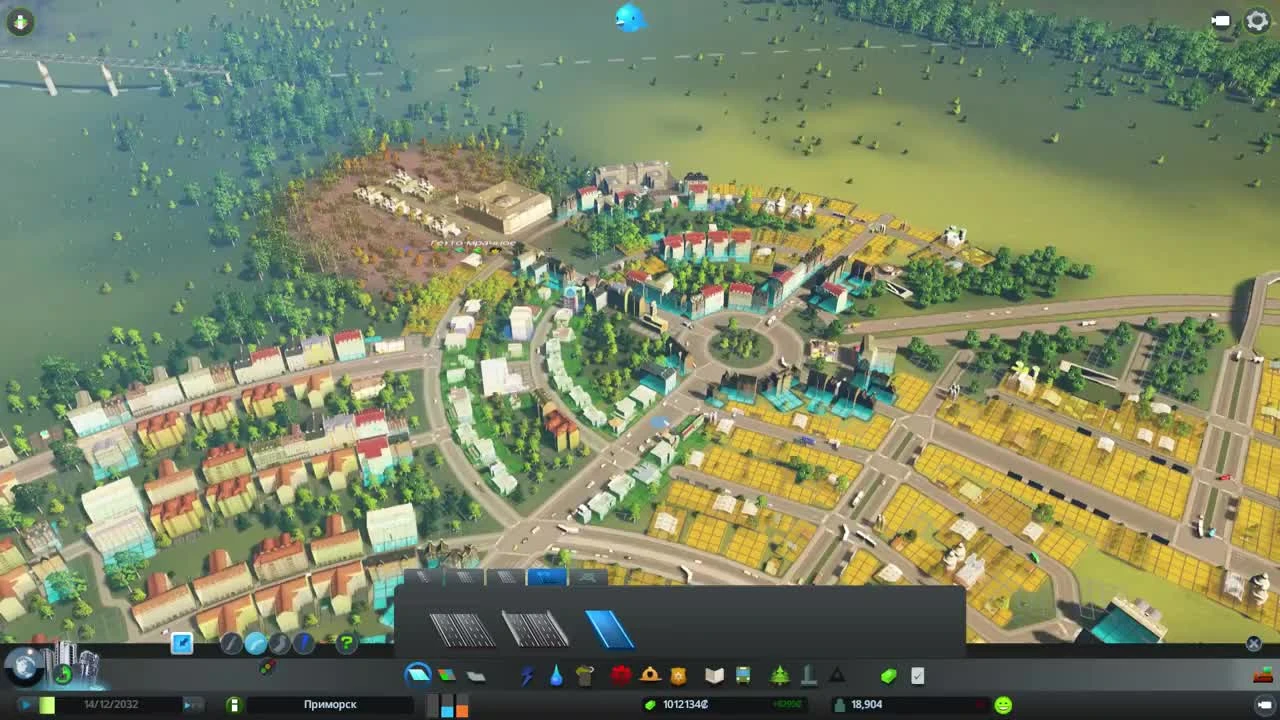This screenshot has height=720, width=1280.
Task: Open the Water and Sewage menu
Action: point(556,674)
